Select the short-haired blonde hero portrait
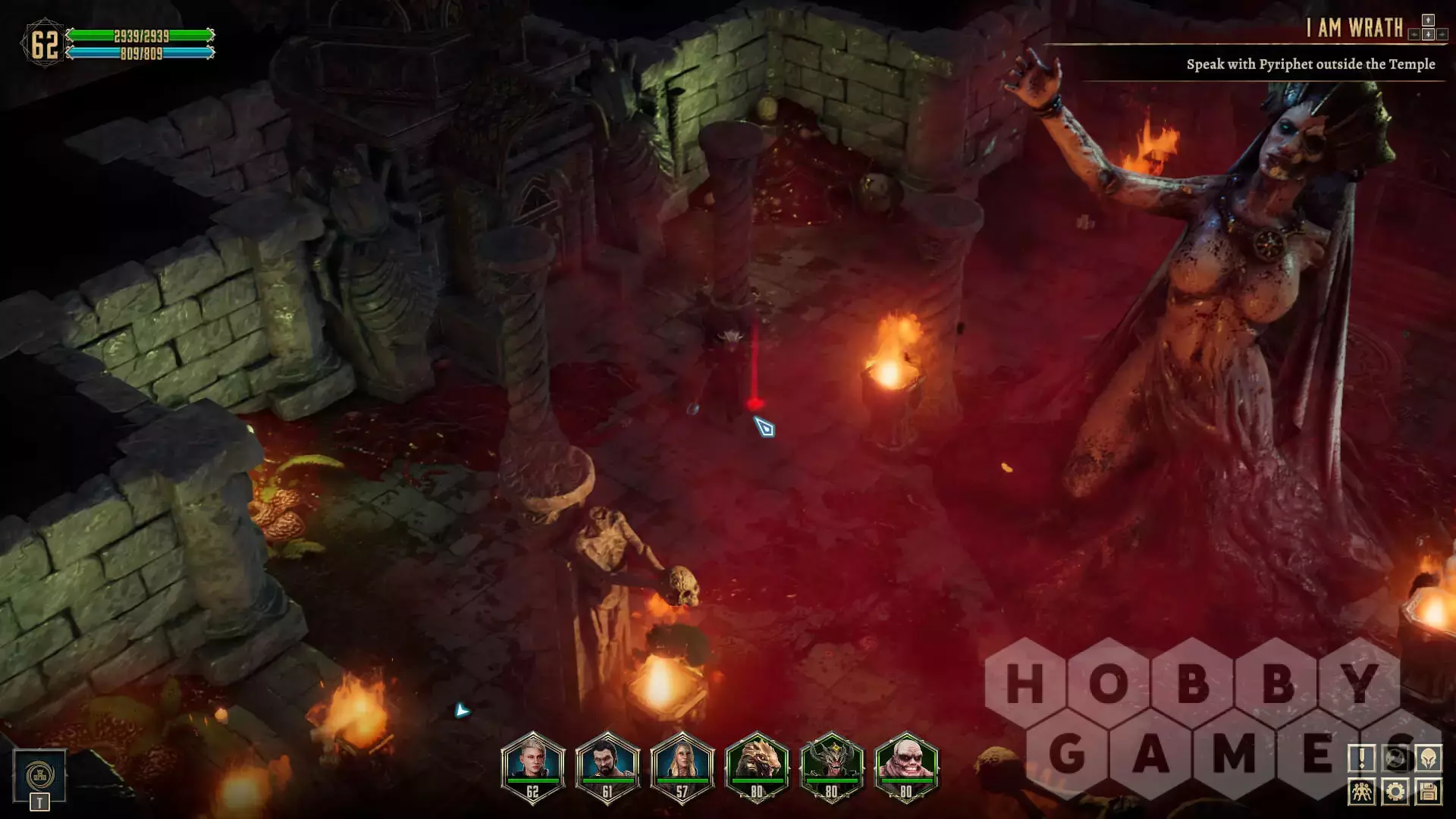Viewport: 1456px width, 819px height. coord(533,766)
